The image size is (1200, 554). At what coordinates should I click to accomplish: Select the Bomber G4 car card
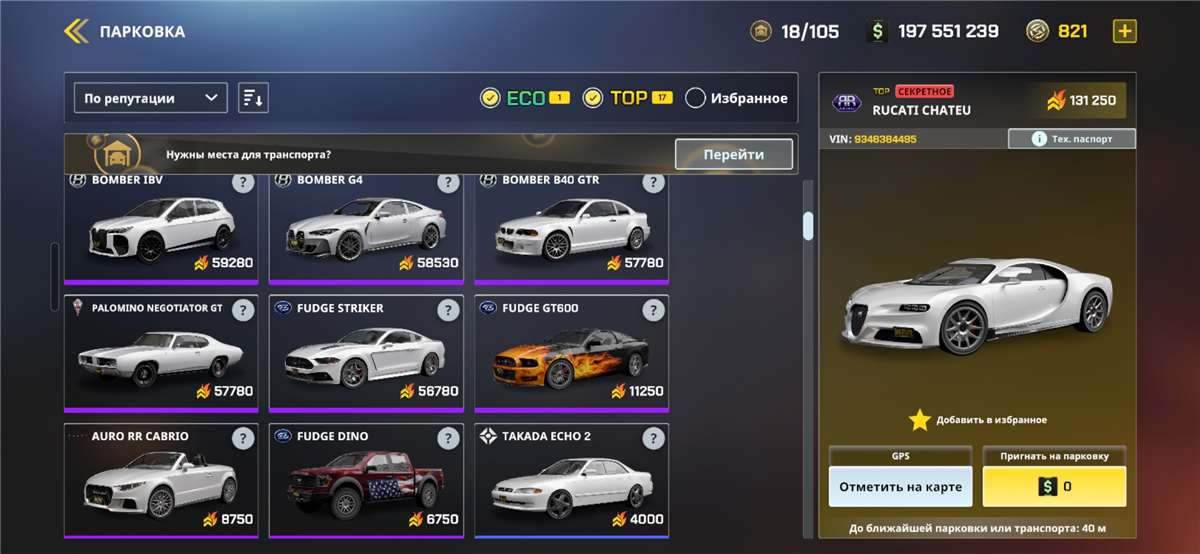pyautogui.click(x=365, y=232)
